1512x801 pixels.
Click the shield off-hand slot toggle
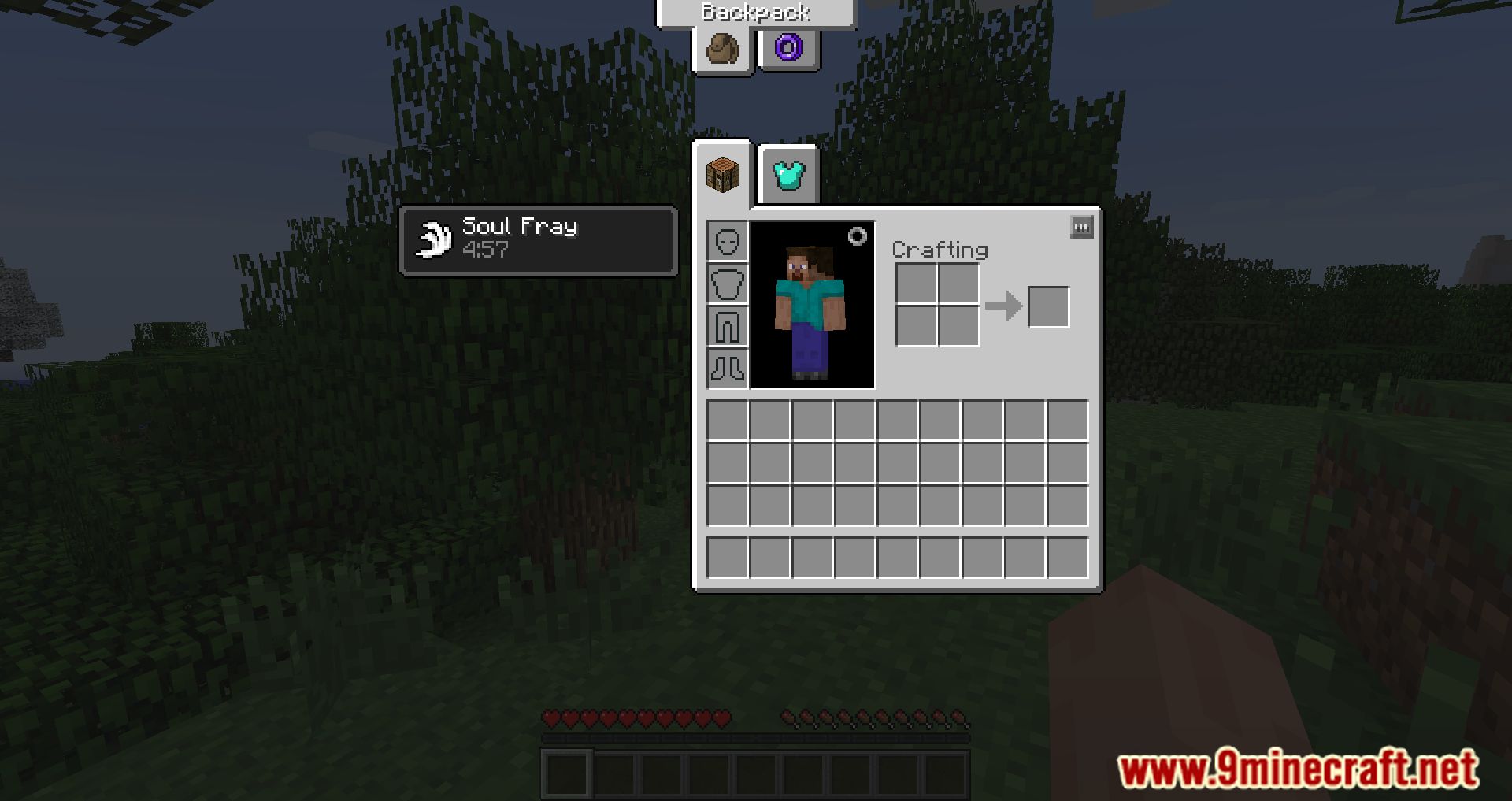(x=858, y=234)
